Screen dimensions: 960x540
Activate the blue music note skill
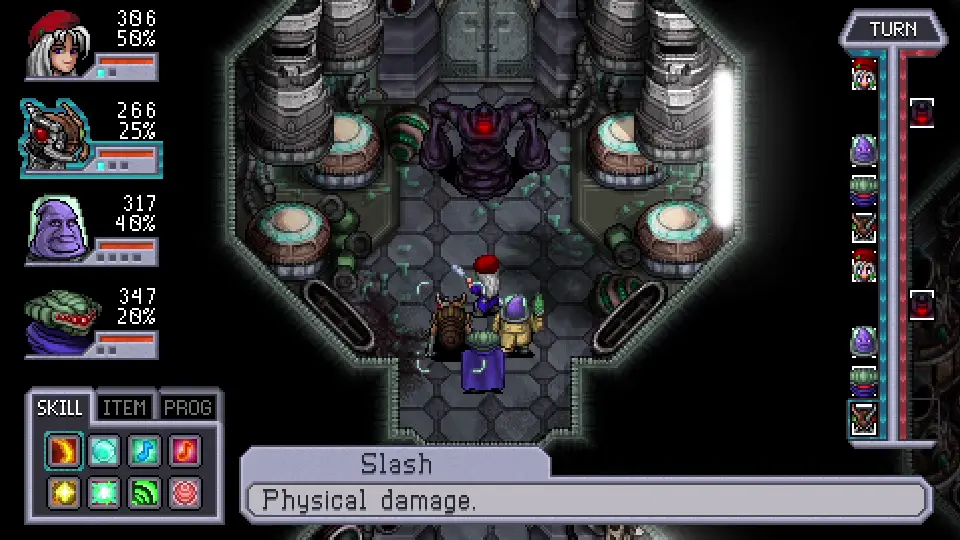144,452
